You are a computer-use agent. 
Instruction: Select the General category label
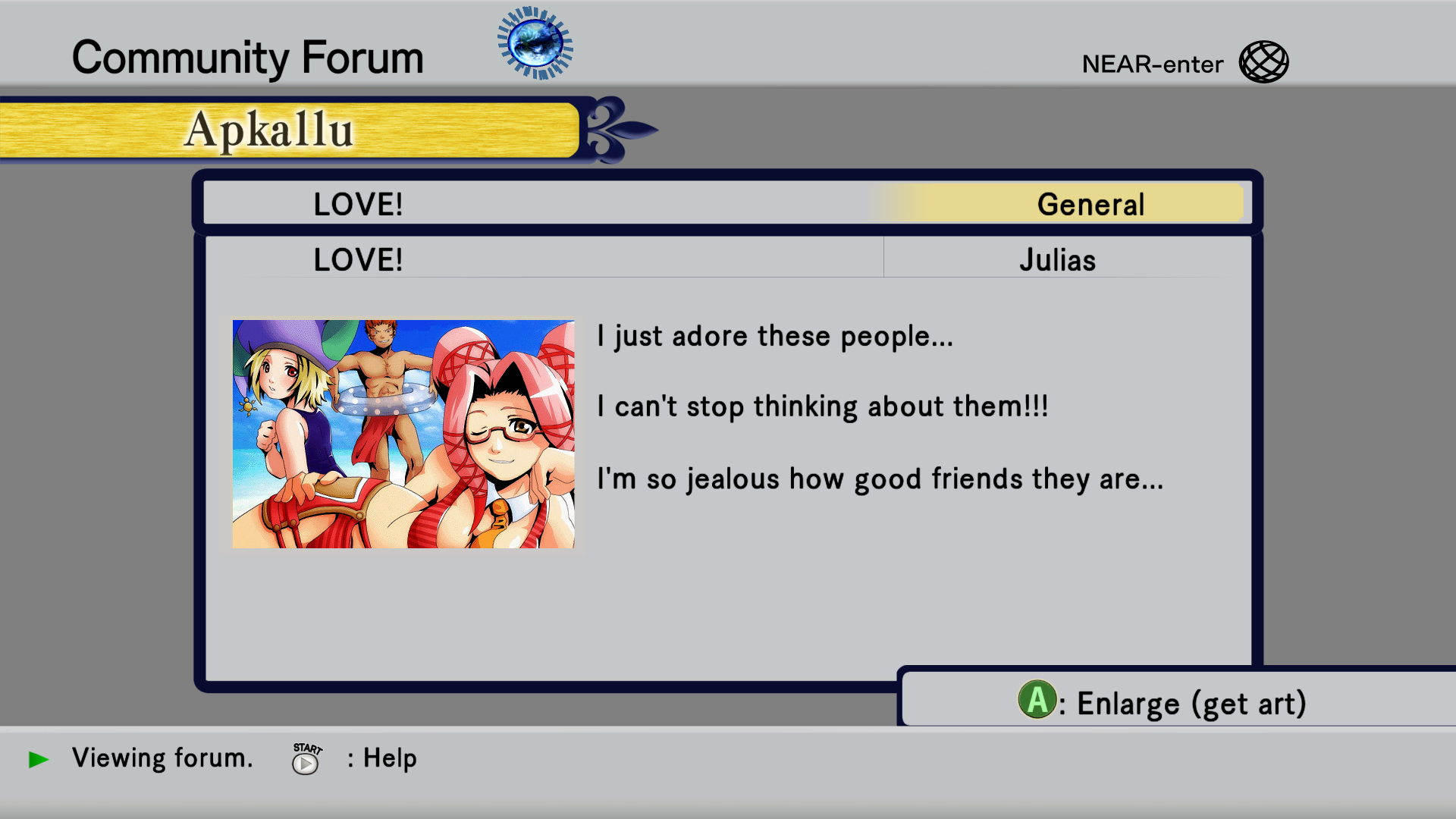click(1090, 205)
